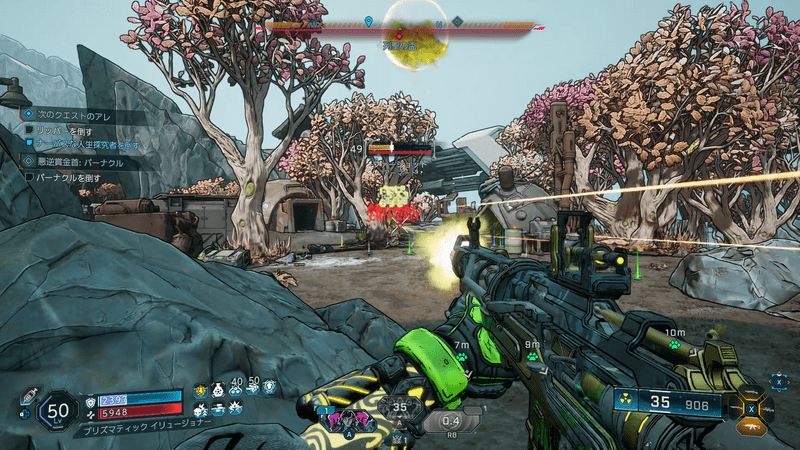Image resolution: width=800 pixels, height=450 pixels.
Task: Use the repkit syringe icon
Action: tap(28, 395)
